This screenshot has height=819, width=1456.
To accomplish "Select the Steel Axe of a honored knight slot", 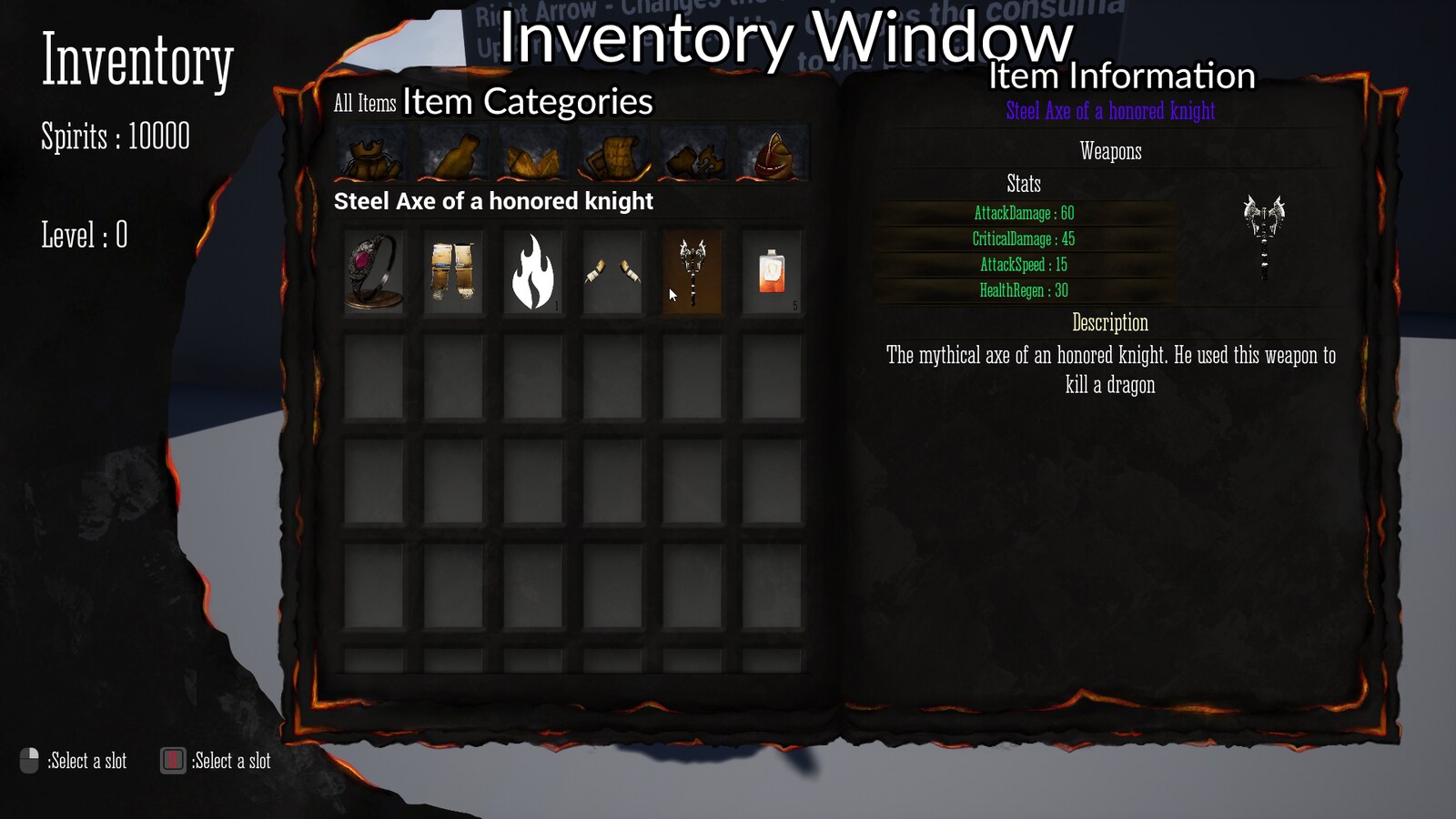I will point(692,271).
